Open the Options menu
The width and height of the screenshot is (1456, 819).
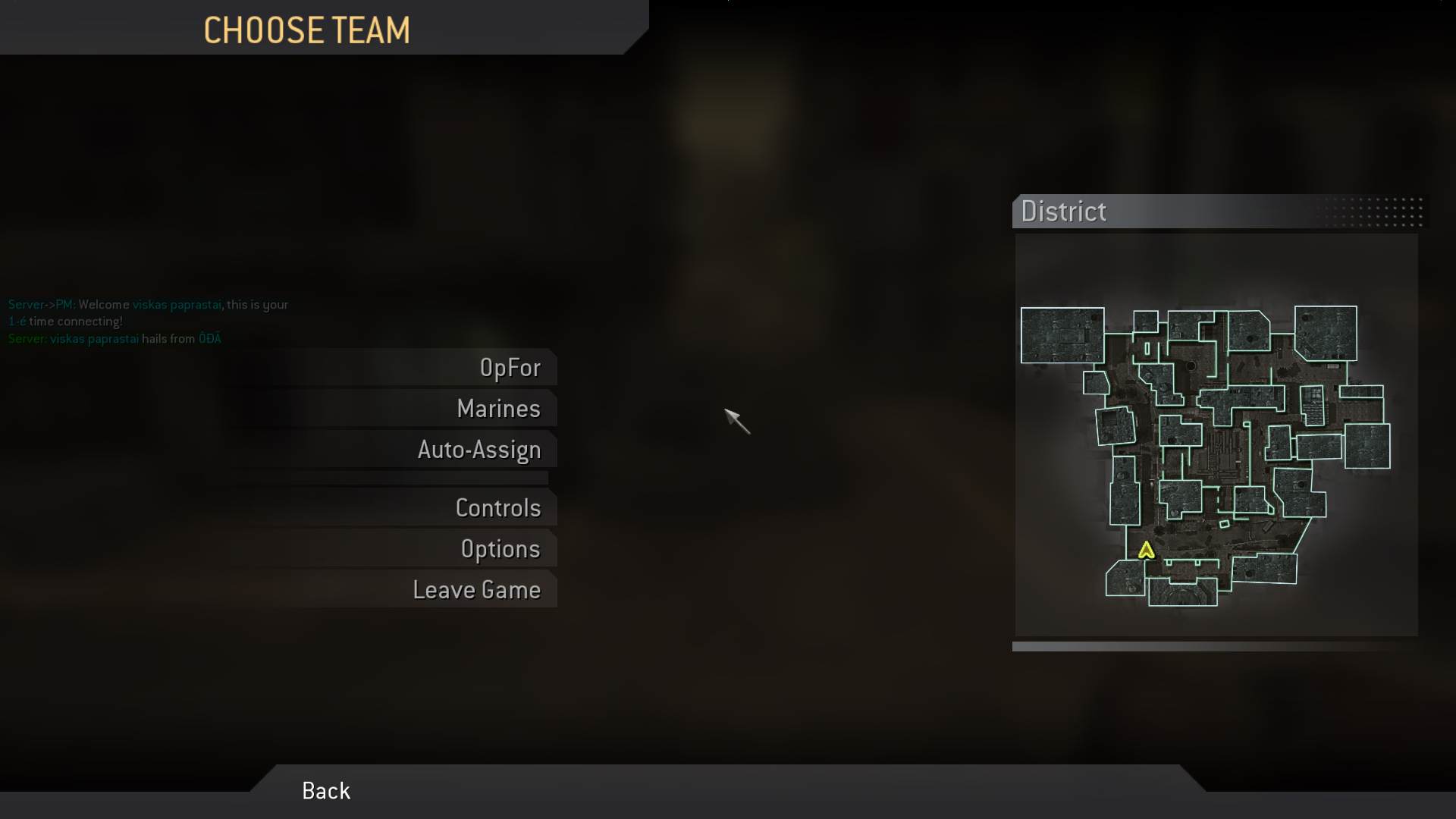(501, 549)
